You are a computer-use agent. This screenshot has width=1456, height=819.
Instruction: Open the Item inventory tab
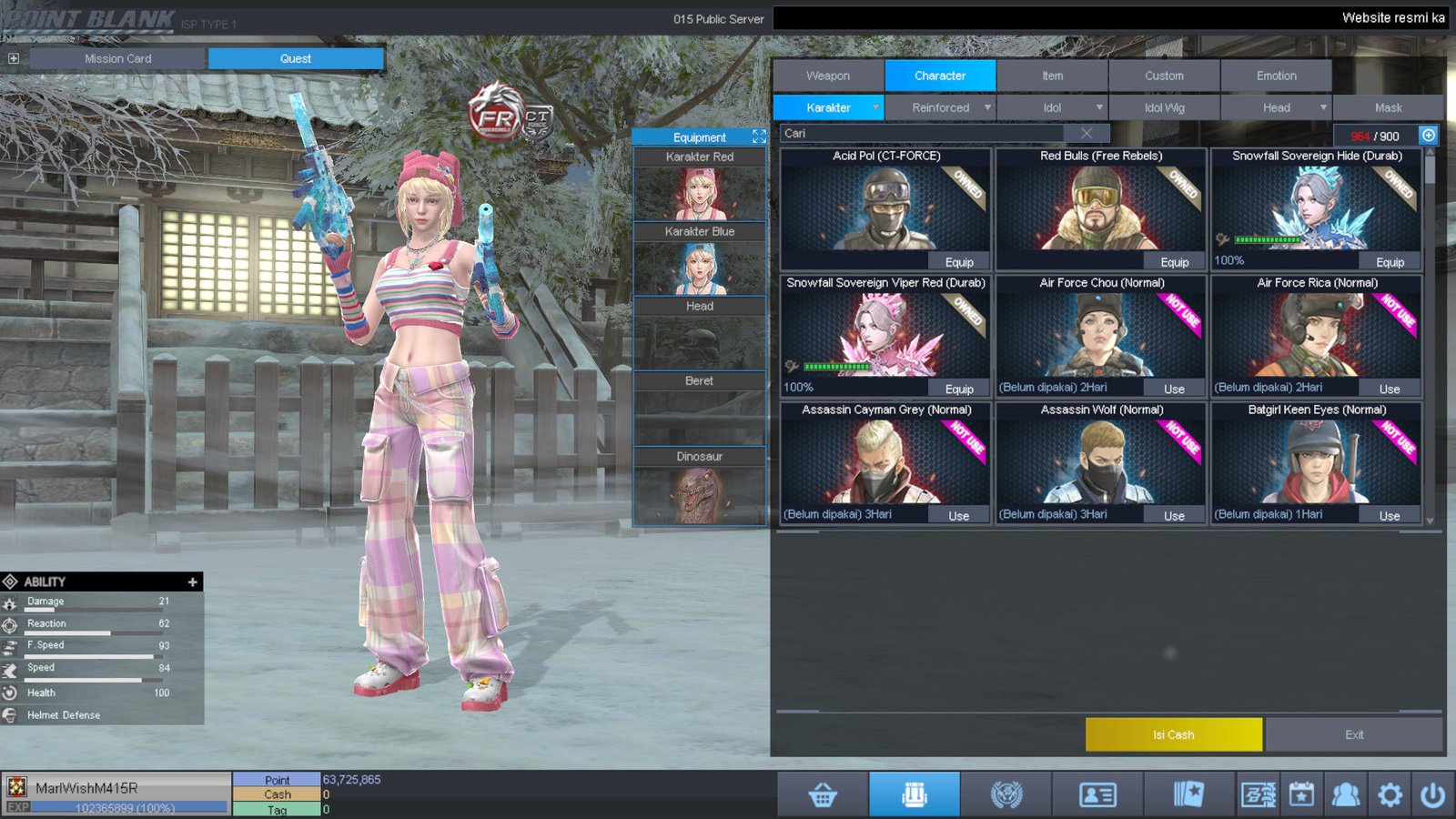click(x=1052, y=76)
